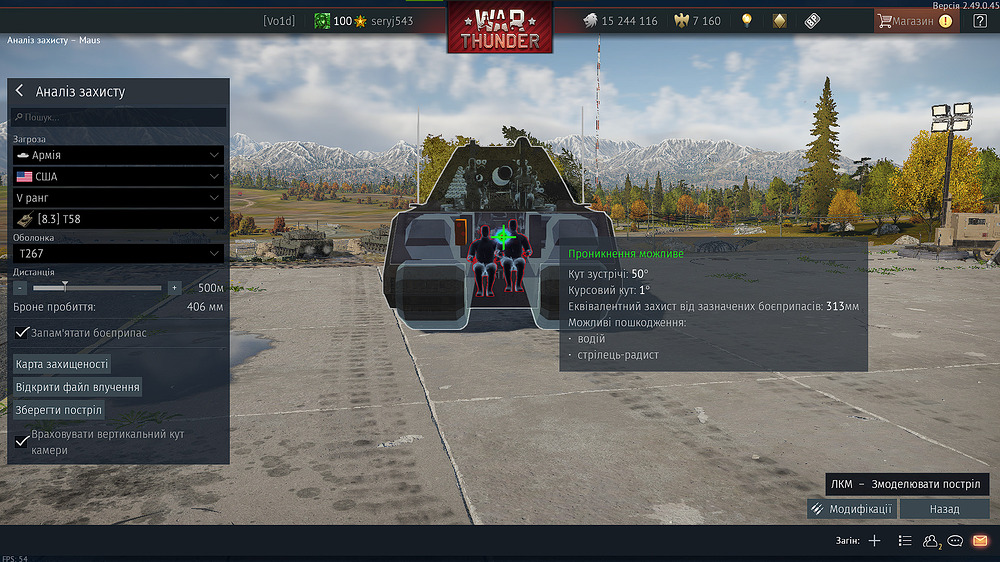Increase distance with the plus button
1000x562 pixels.
(174, 288)
